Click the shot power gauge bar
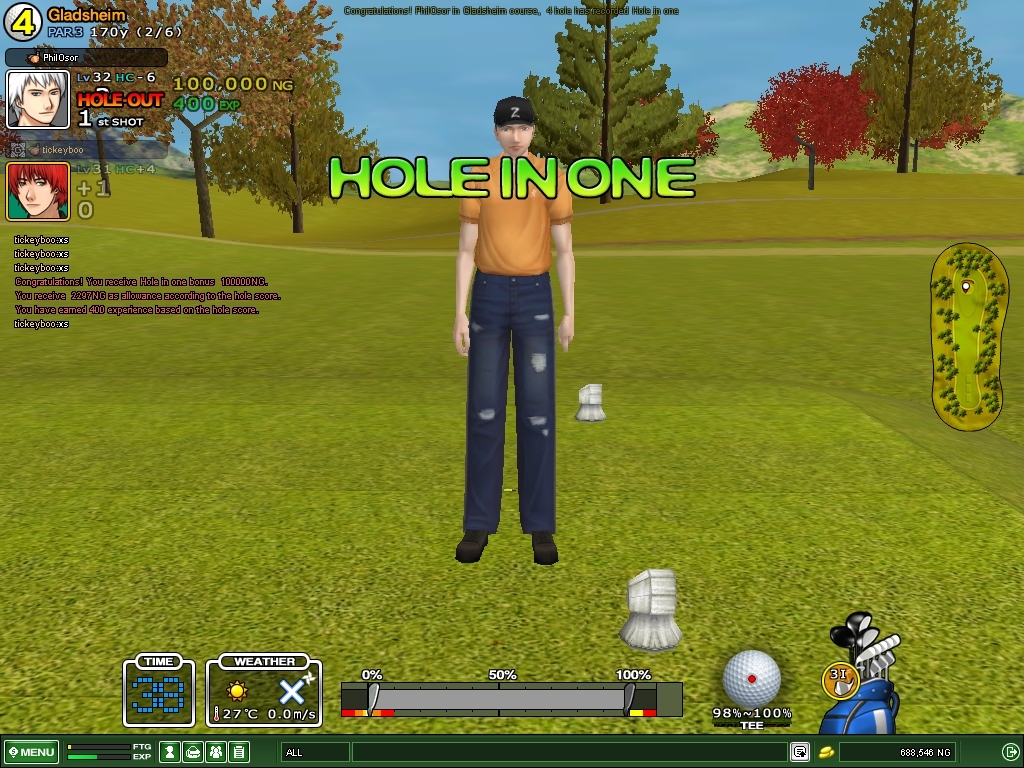Viewport: 1024px width, 768px height. (500, 698)
